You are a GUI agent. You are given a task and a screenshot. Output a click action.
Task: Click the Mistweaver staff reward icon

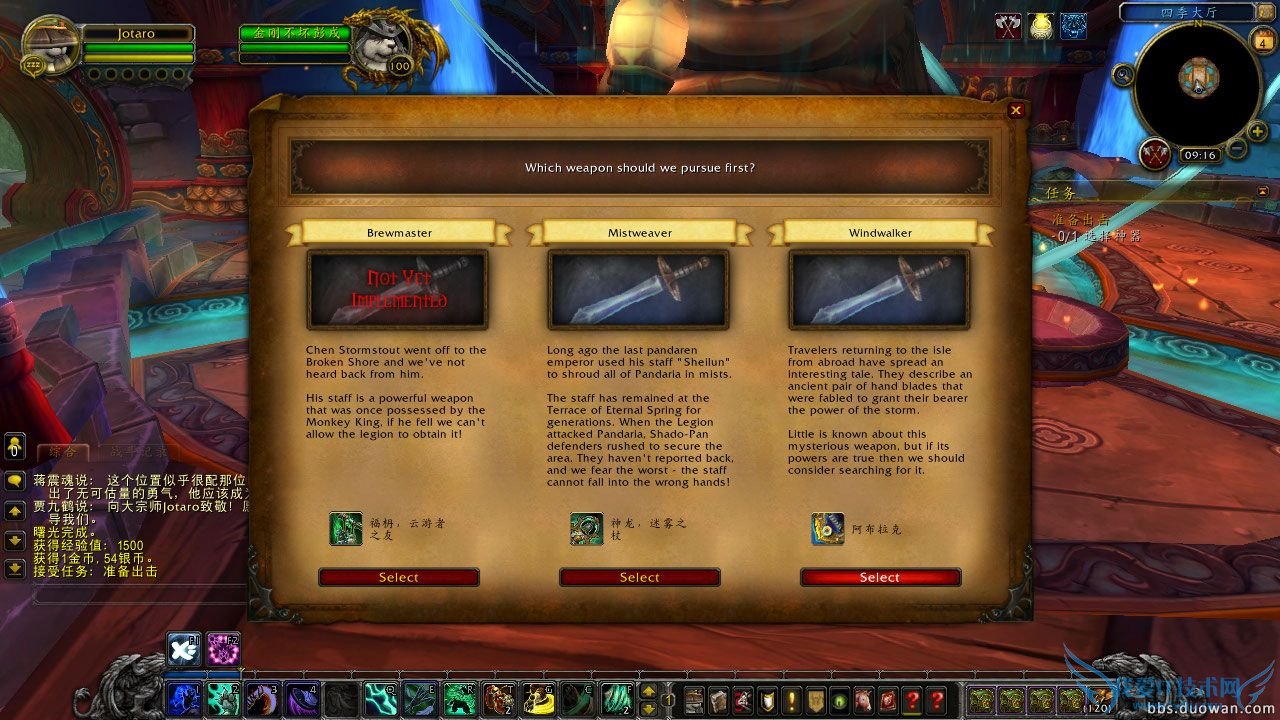(587, 528)
